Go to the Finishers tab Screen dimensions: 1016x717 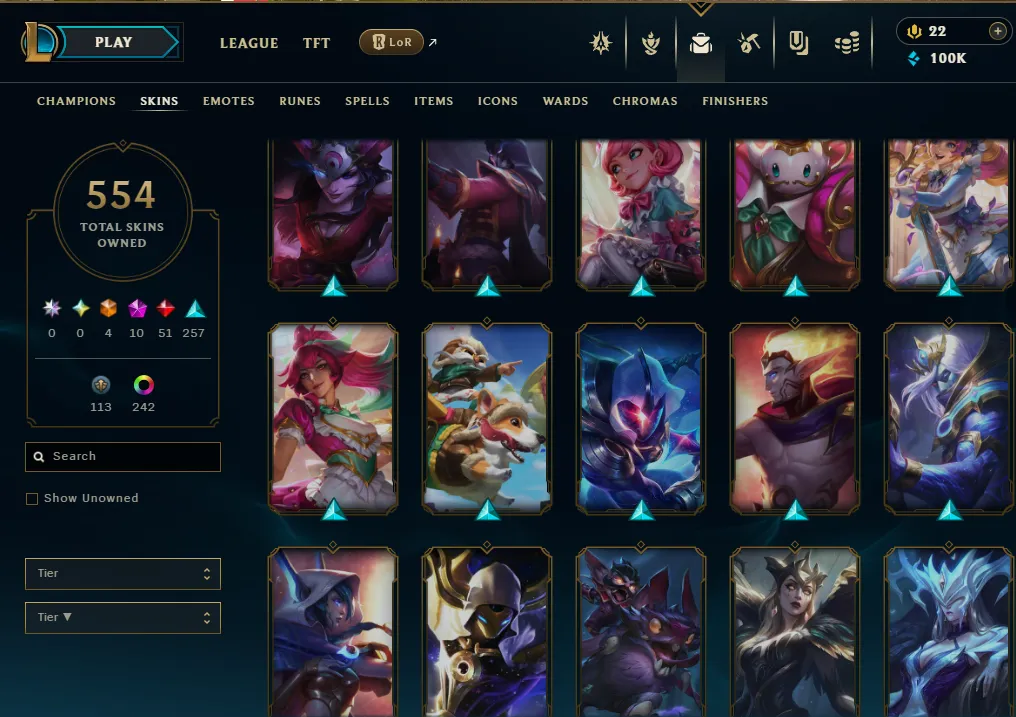point(735,101)
